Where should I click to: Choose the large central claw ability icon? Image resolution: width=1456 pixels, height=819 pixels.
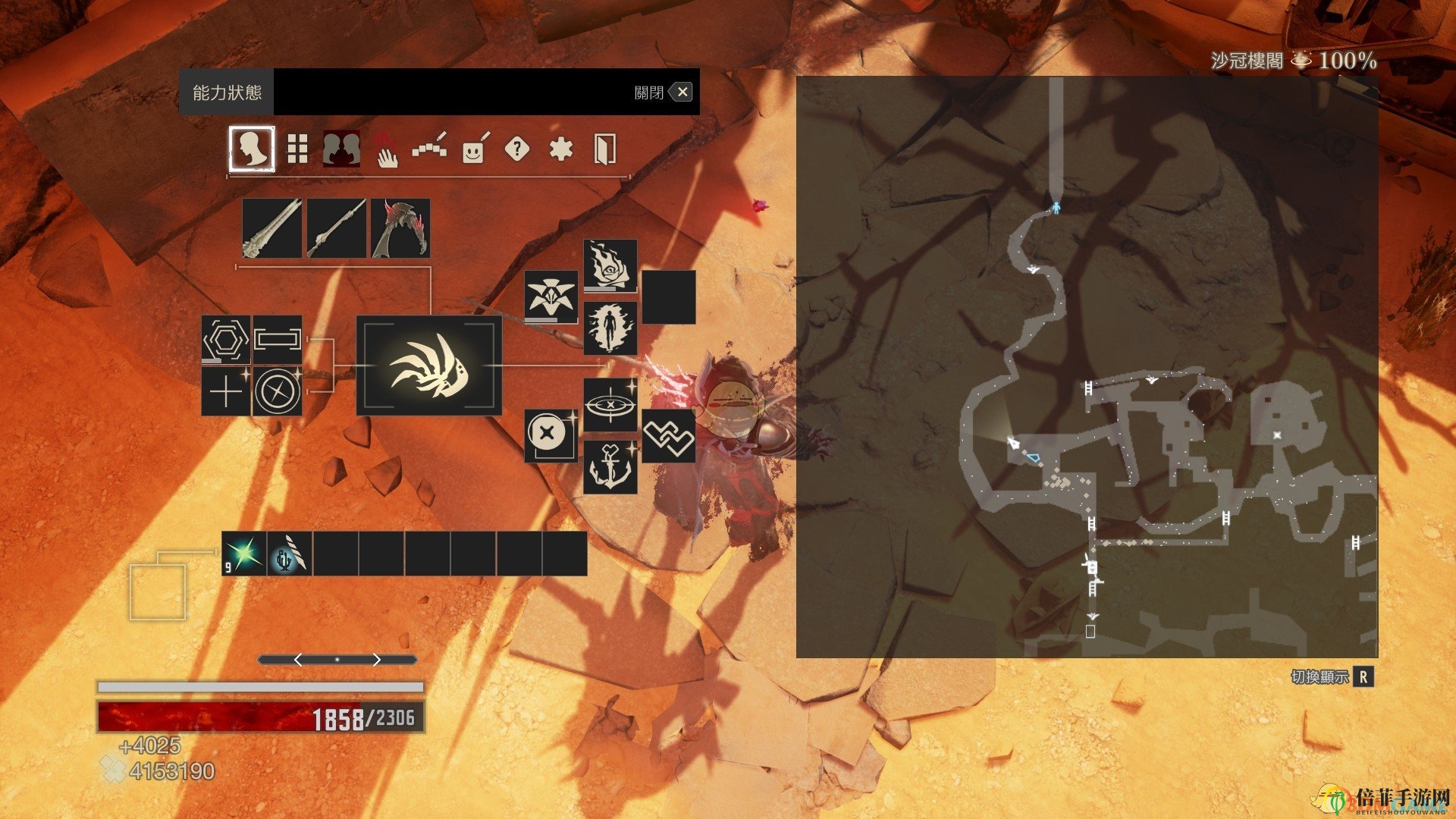point(429,366)
